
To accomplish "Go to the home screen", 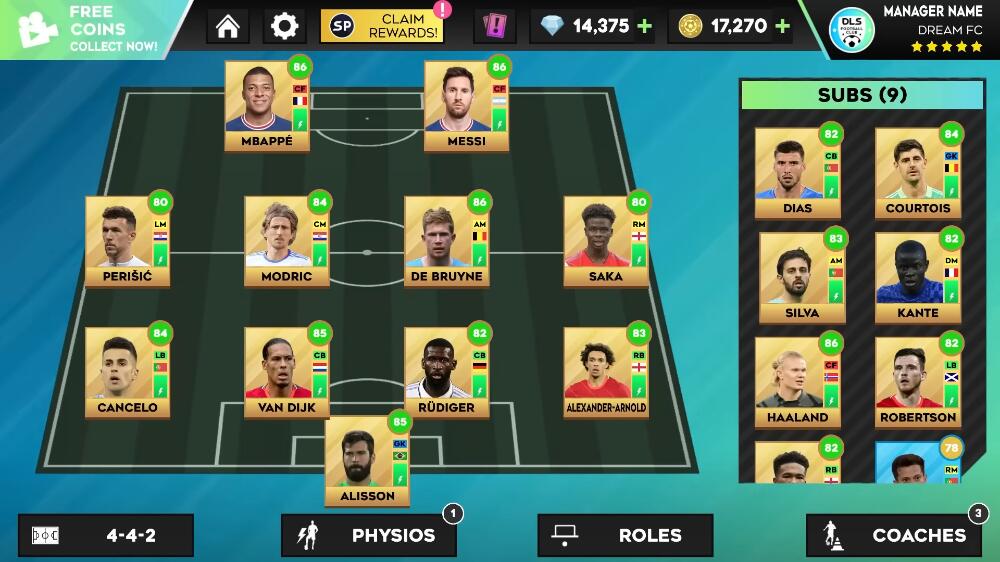I will (x=228, y=26).
